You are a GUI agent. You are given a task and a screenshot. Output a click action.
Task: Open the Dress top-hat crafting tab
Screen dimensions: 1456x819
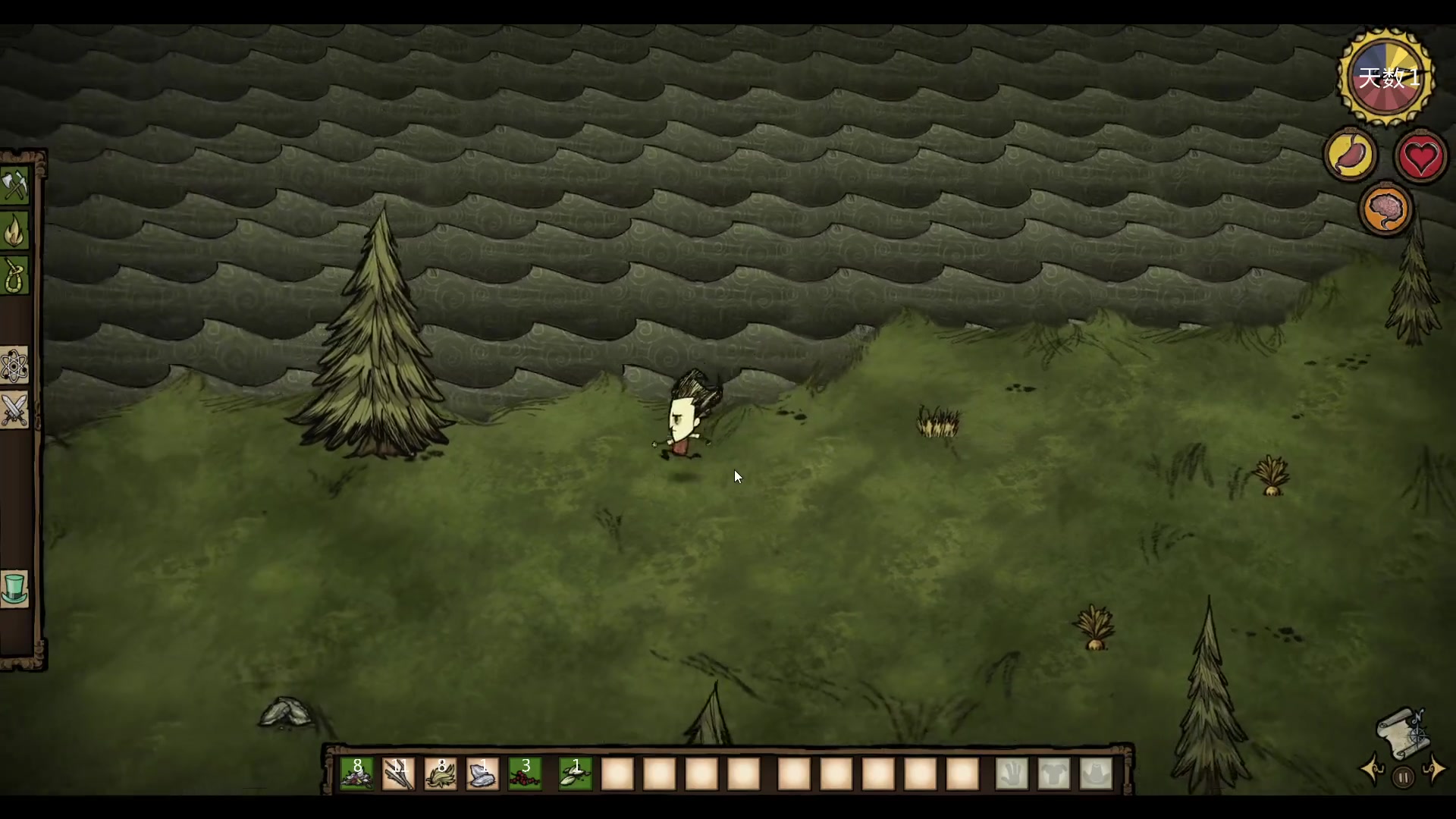15,588
